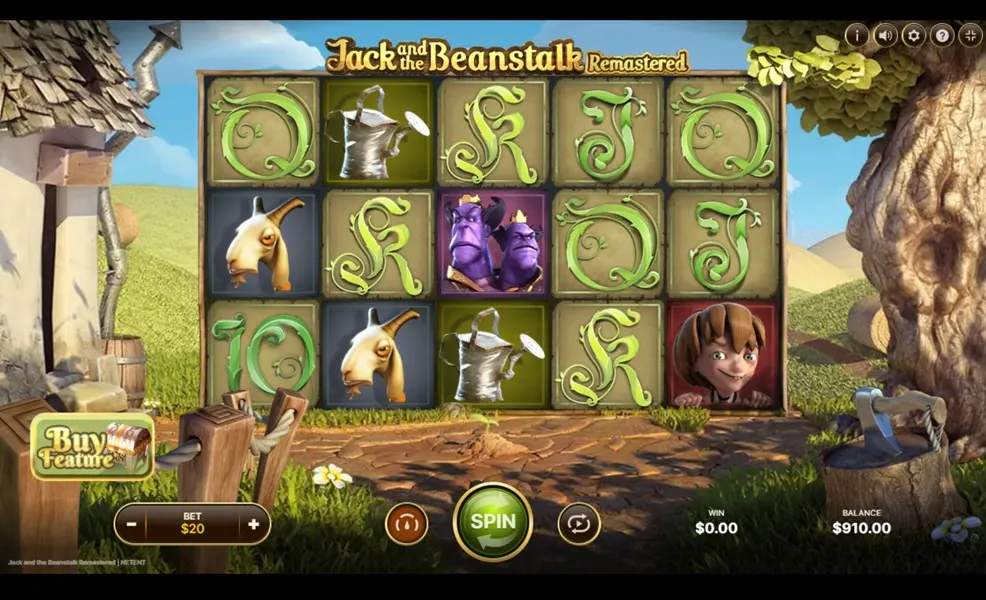
Task: Increase the bet with the plus button
Action: (x=254, y=524)
